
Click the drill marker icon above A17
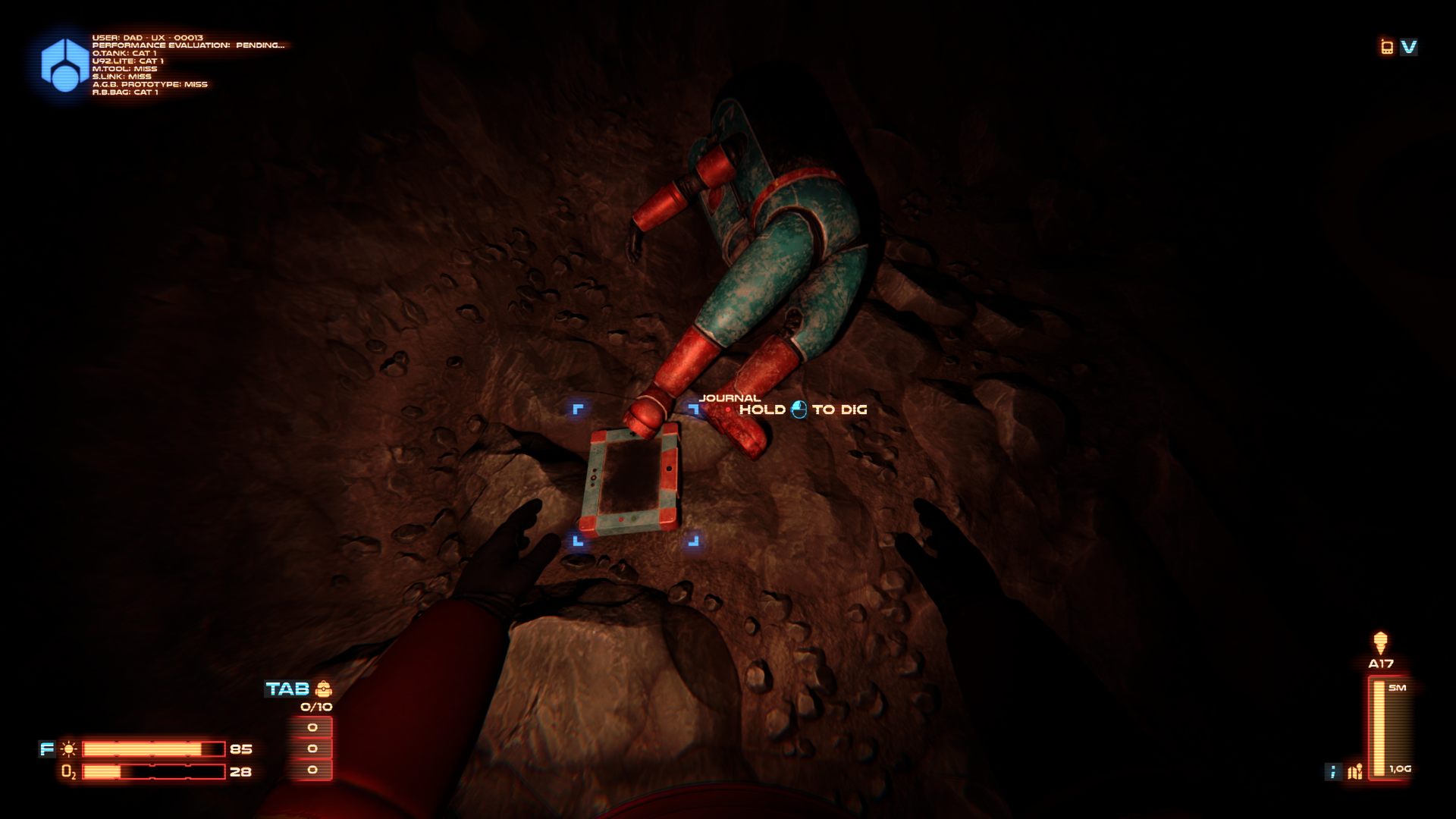pyautogui.click(x=1380, y=643)
